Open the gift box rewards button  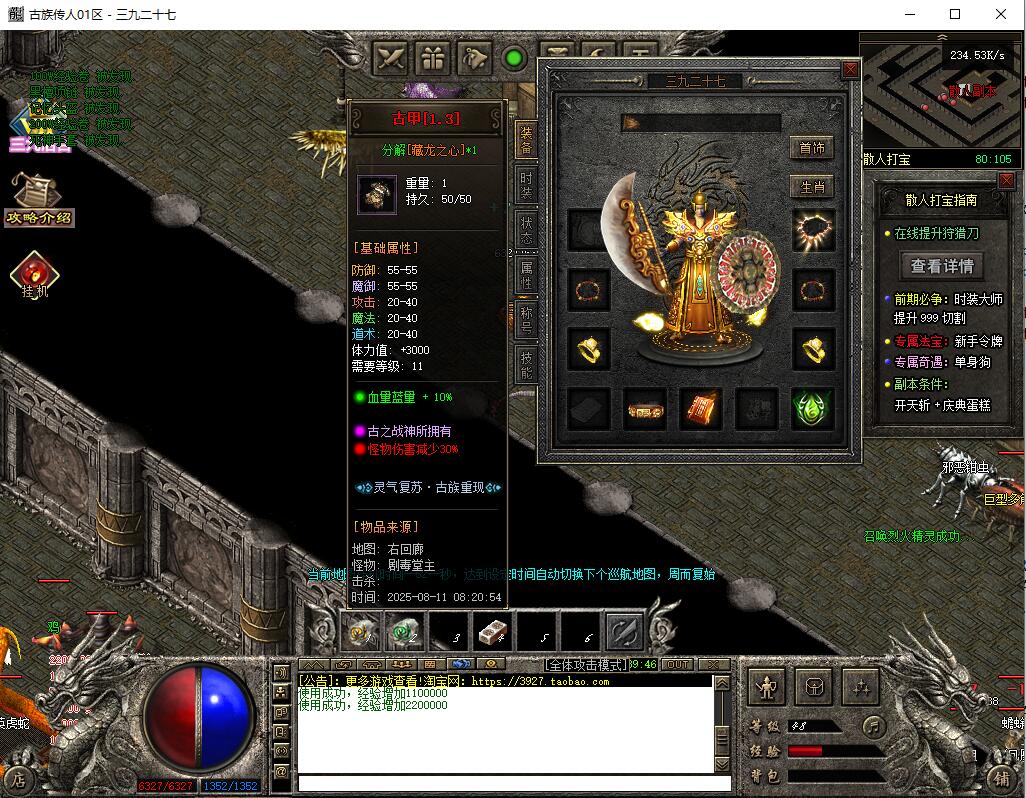(x=433, y=58)
